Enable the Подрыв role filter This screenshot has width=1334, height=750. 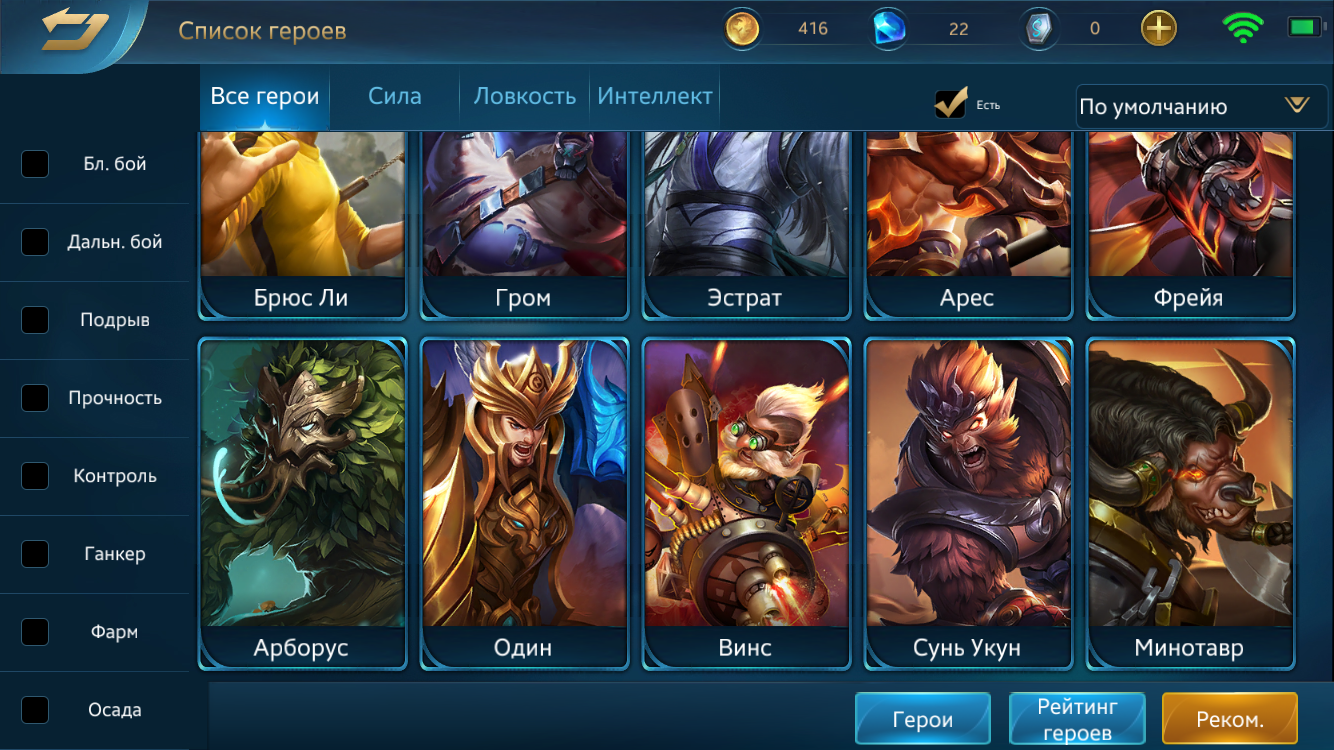[x=35, y=320]
